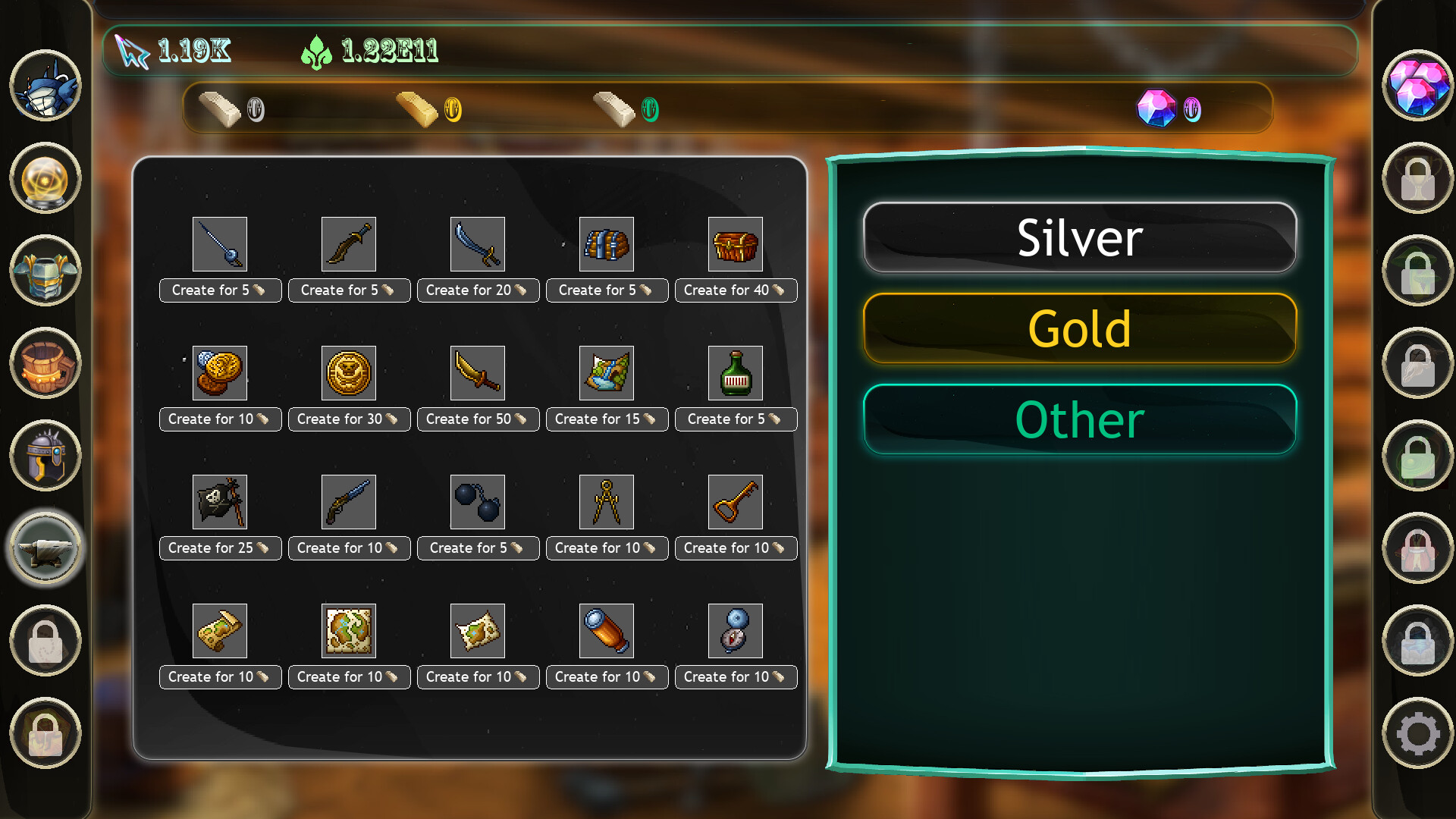This screenshot has width=1456, height=819.
Task: Click a locked padlock slot in left sidebar
Action: coord(45,641)
